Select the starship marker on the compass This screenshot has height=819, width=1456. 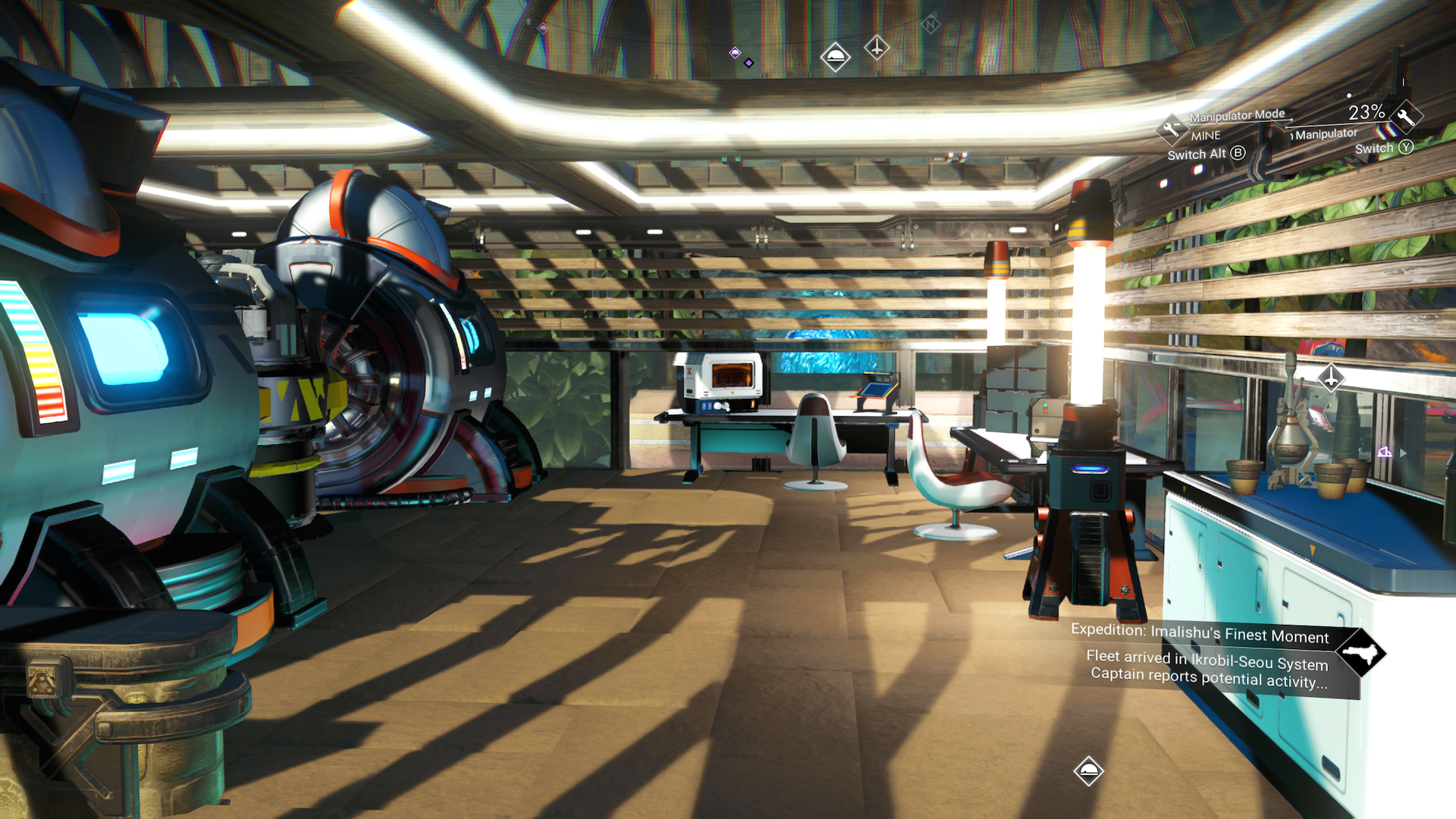877,47
